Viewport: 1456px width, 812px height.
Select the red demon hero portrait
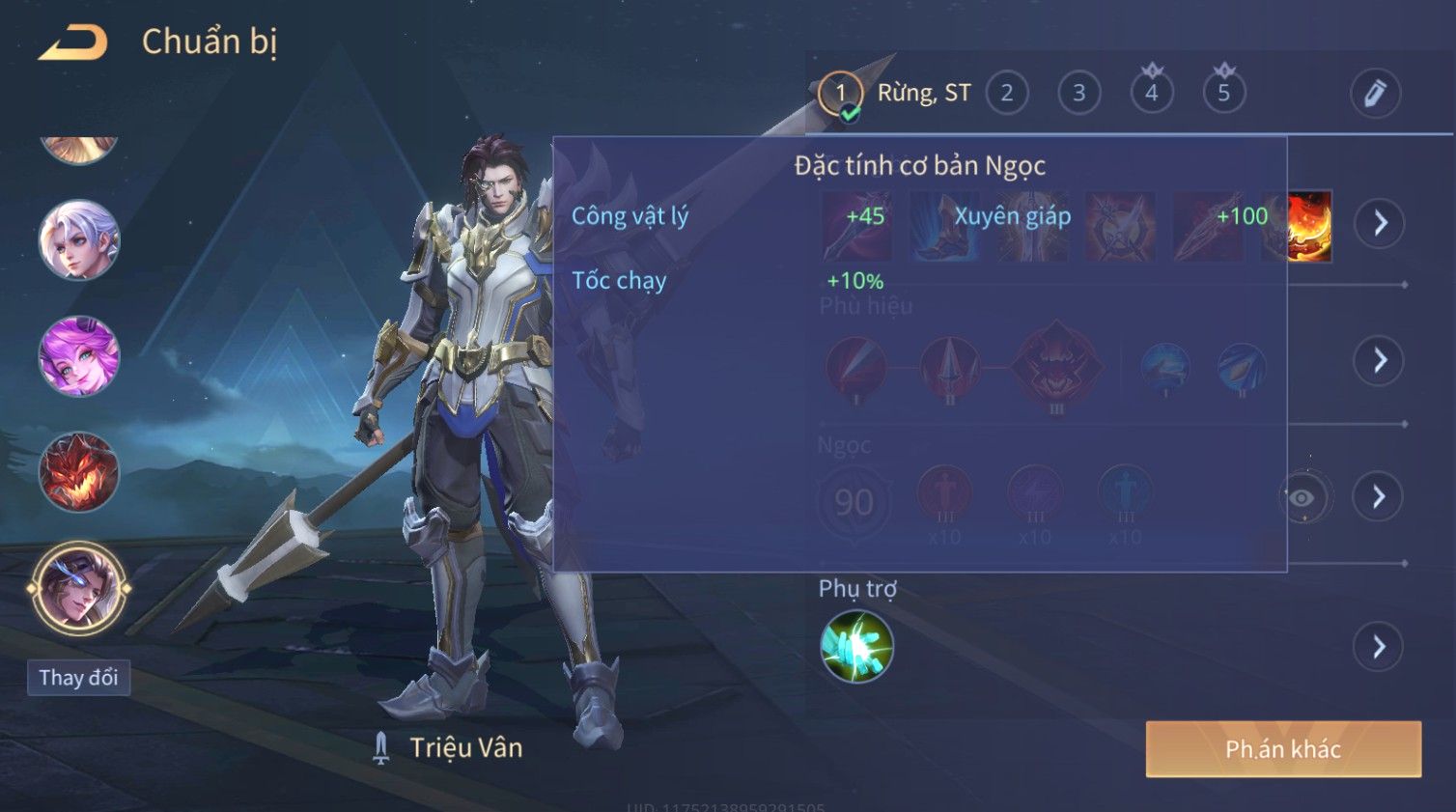pyautogui.click(x=78, y=472)
